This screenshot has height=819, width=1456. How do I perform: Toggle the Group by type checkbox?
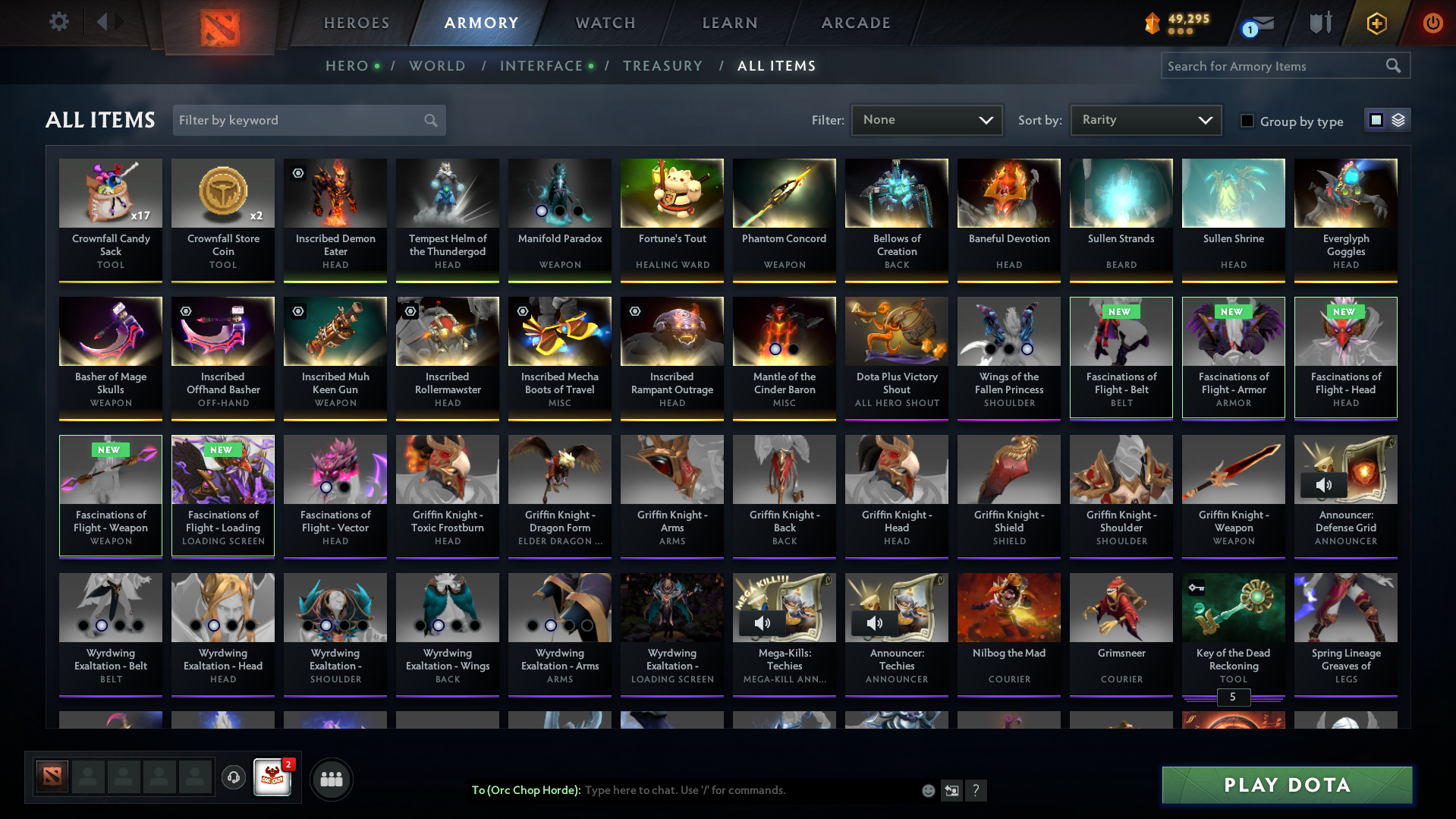1247,121
